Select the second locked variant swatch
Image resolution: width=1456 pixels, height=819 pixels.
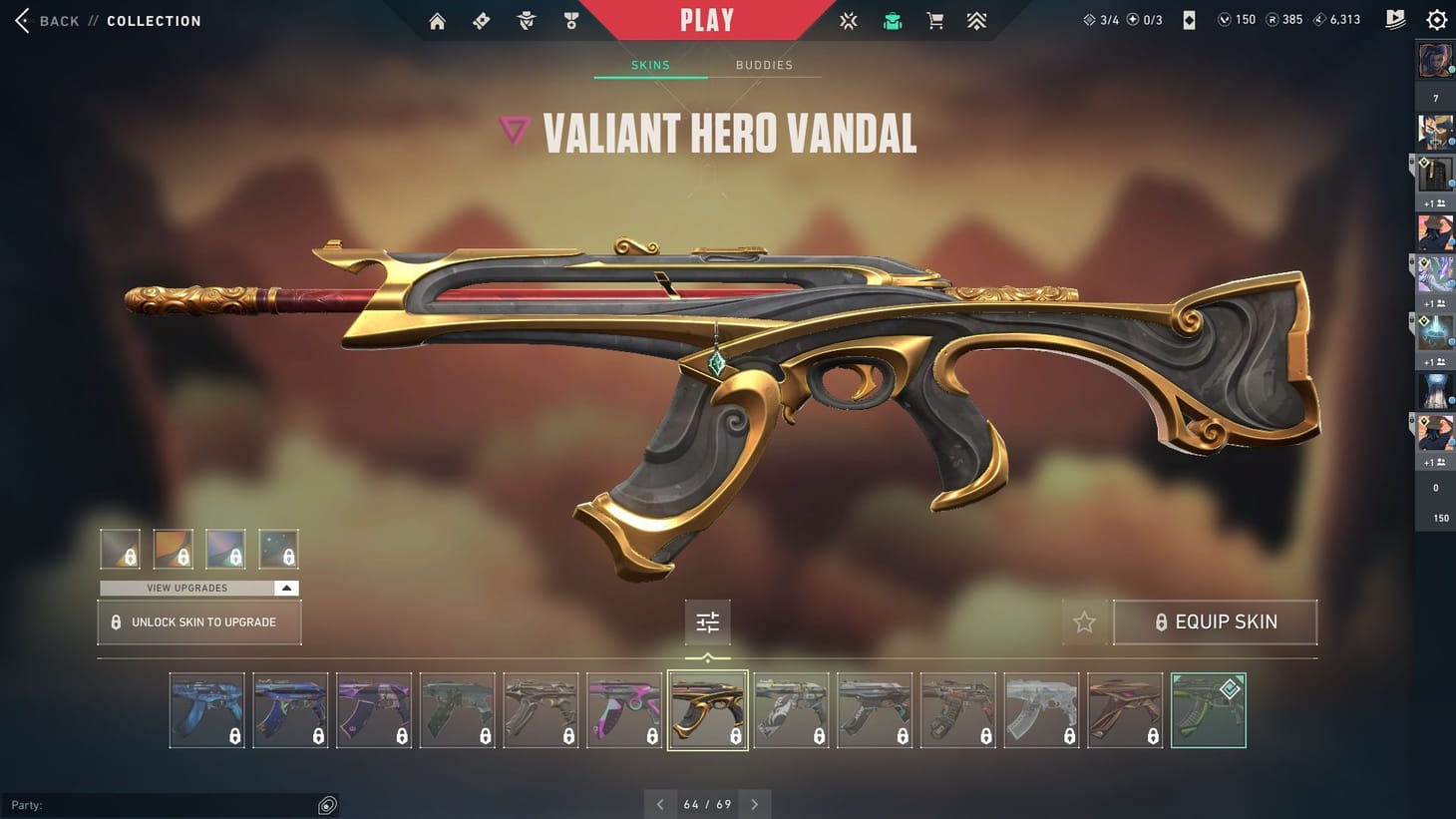tap(173, 548)
